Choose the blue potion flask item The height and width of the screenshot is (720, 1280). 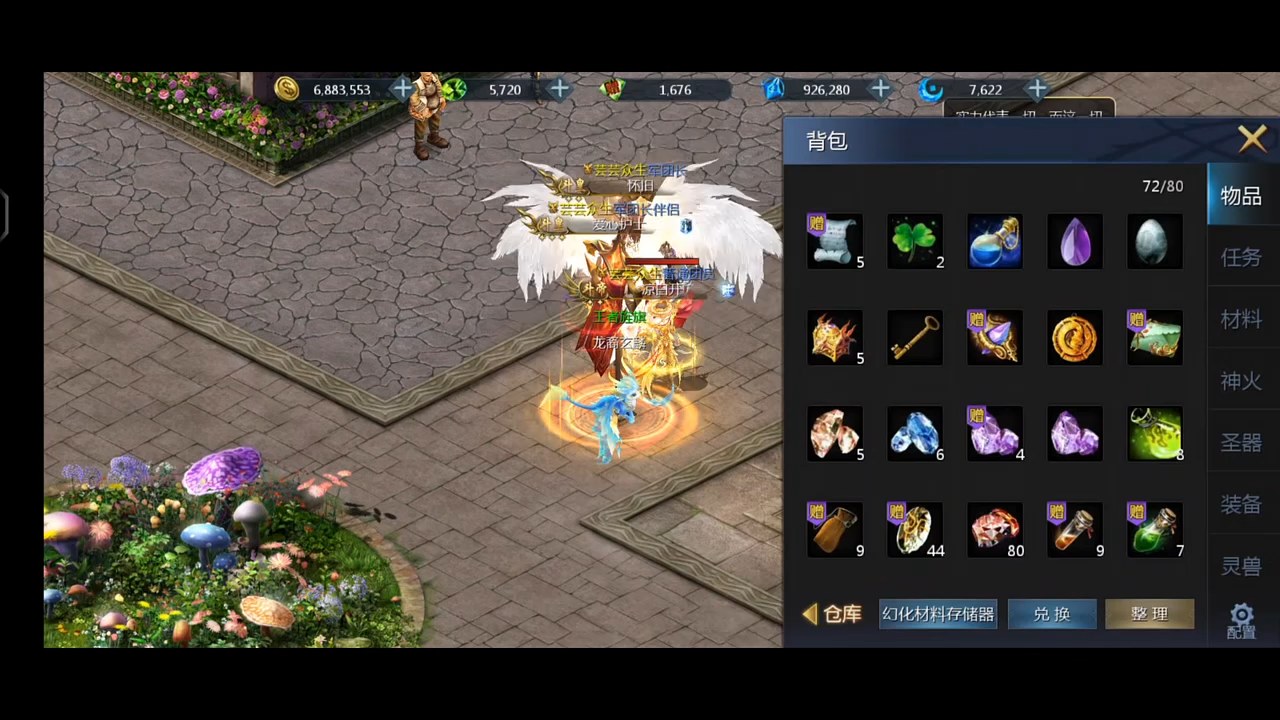point(994,241)
